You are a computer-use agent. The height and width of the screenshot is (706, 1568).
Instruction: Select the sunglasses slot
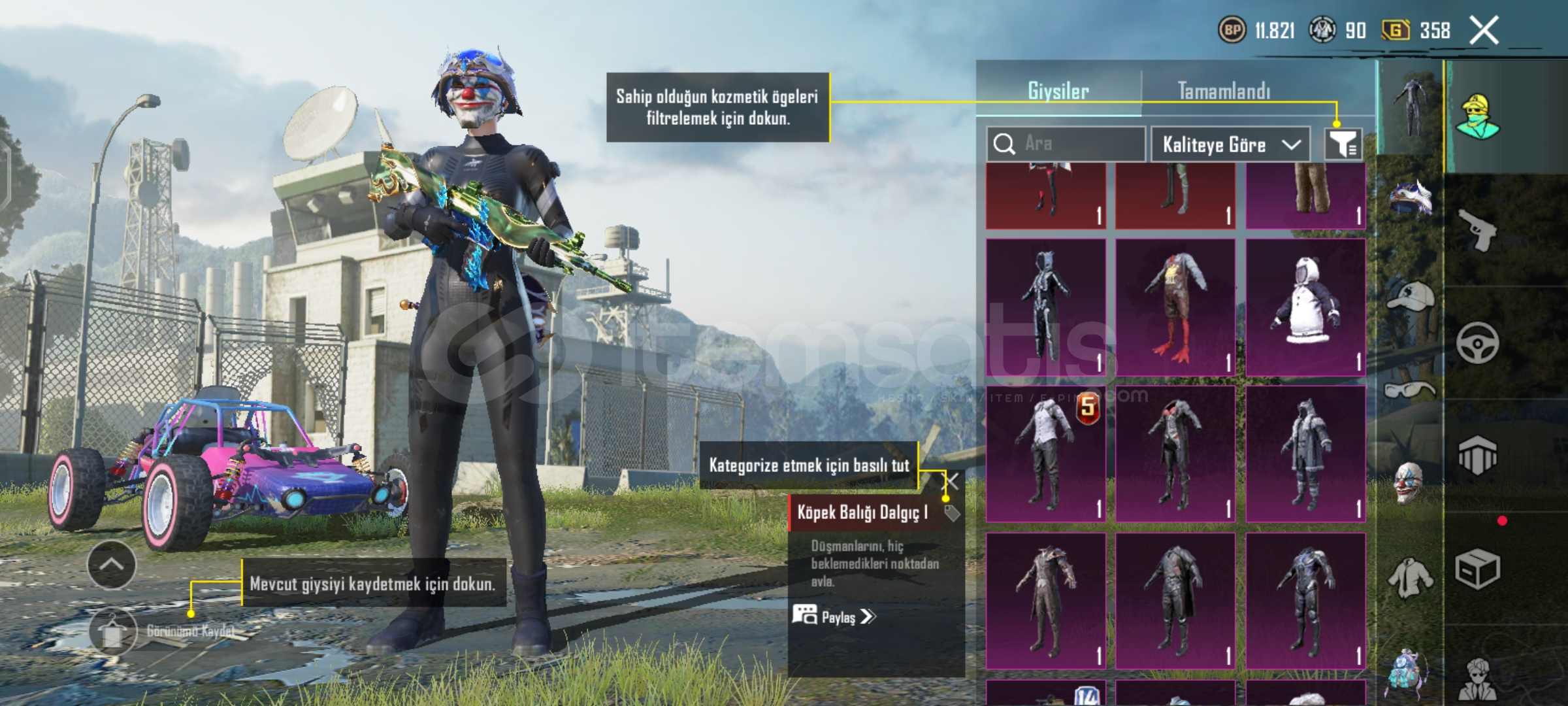1409,391
